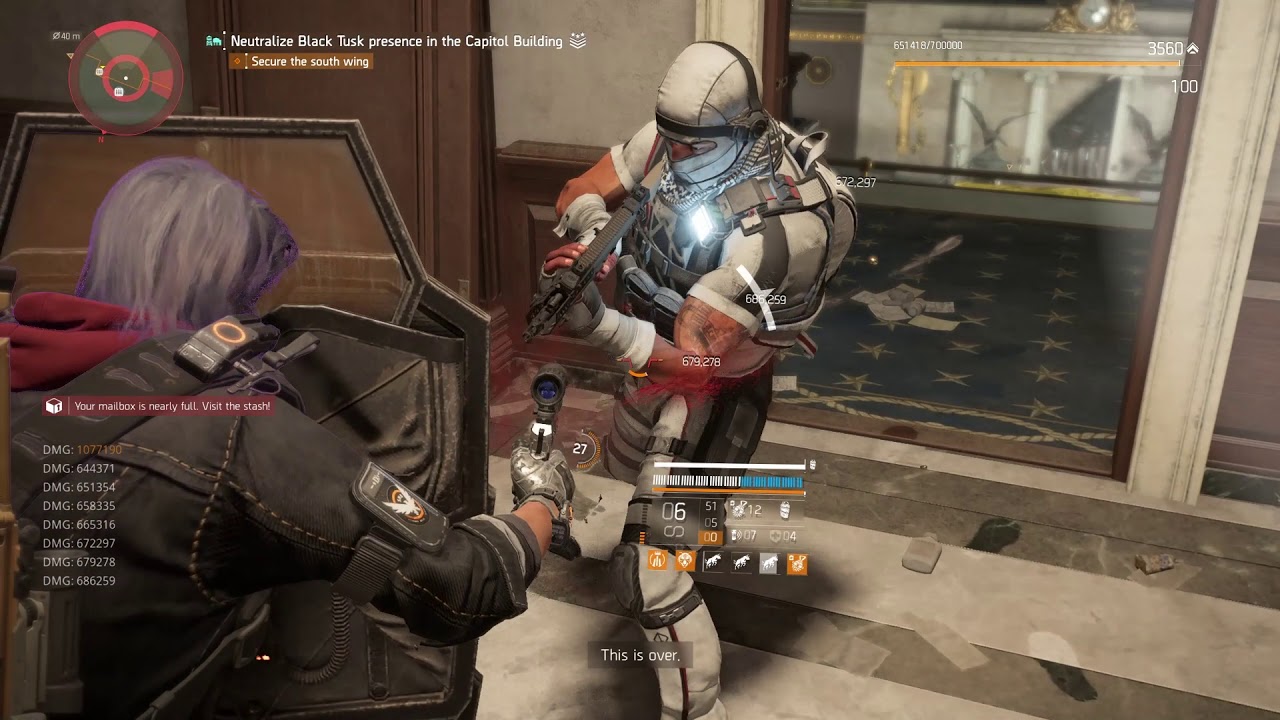The height and width of the screenshot is (720, 1280).
Task: Select the grenade icon beside skill cooldowns
Action: pyautogui.click(x=784, y=510)
